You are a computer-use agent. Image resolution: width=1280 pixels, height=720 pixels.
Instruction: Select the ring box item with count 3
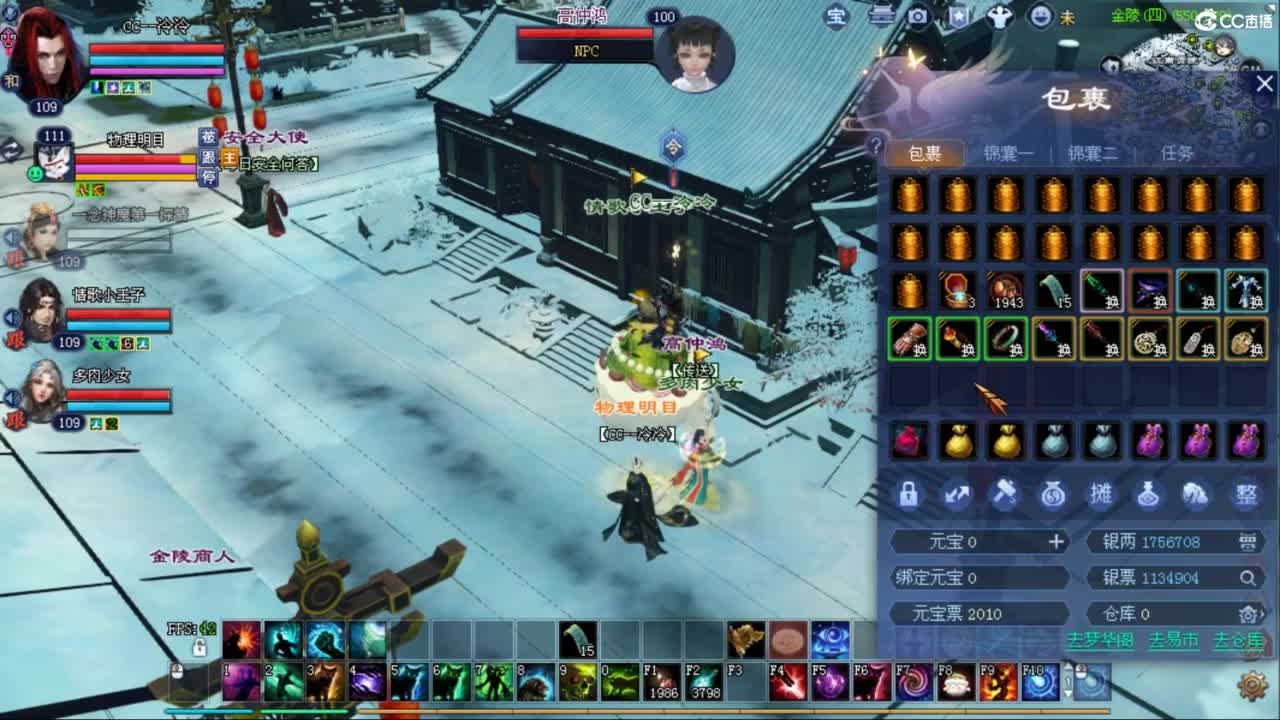(x=958, y=291)
